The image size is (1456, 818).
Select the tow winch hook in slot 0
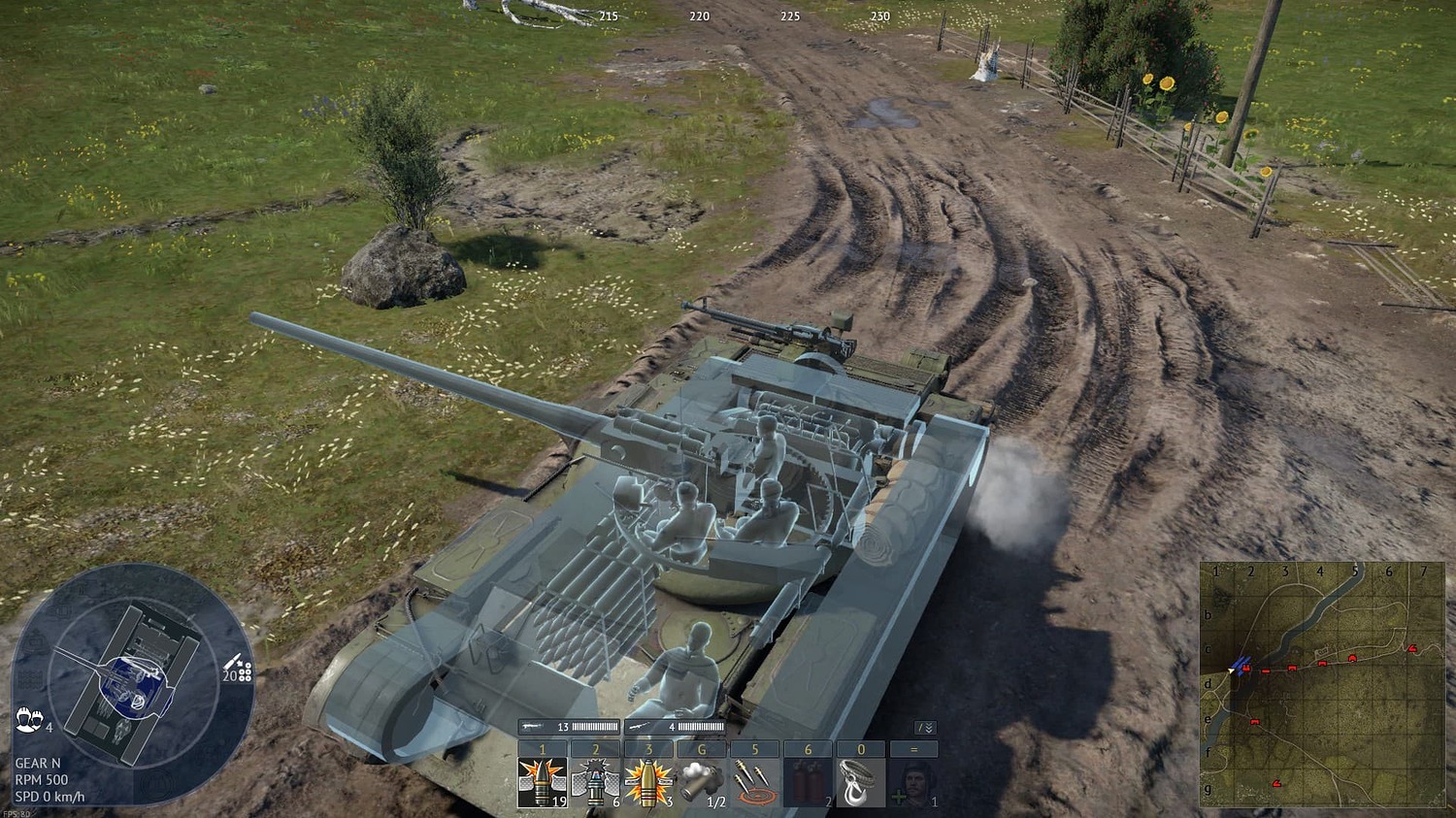pyautogui.click(x=861, y=781)
